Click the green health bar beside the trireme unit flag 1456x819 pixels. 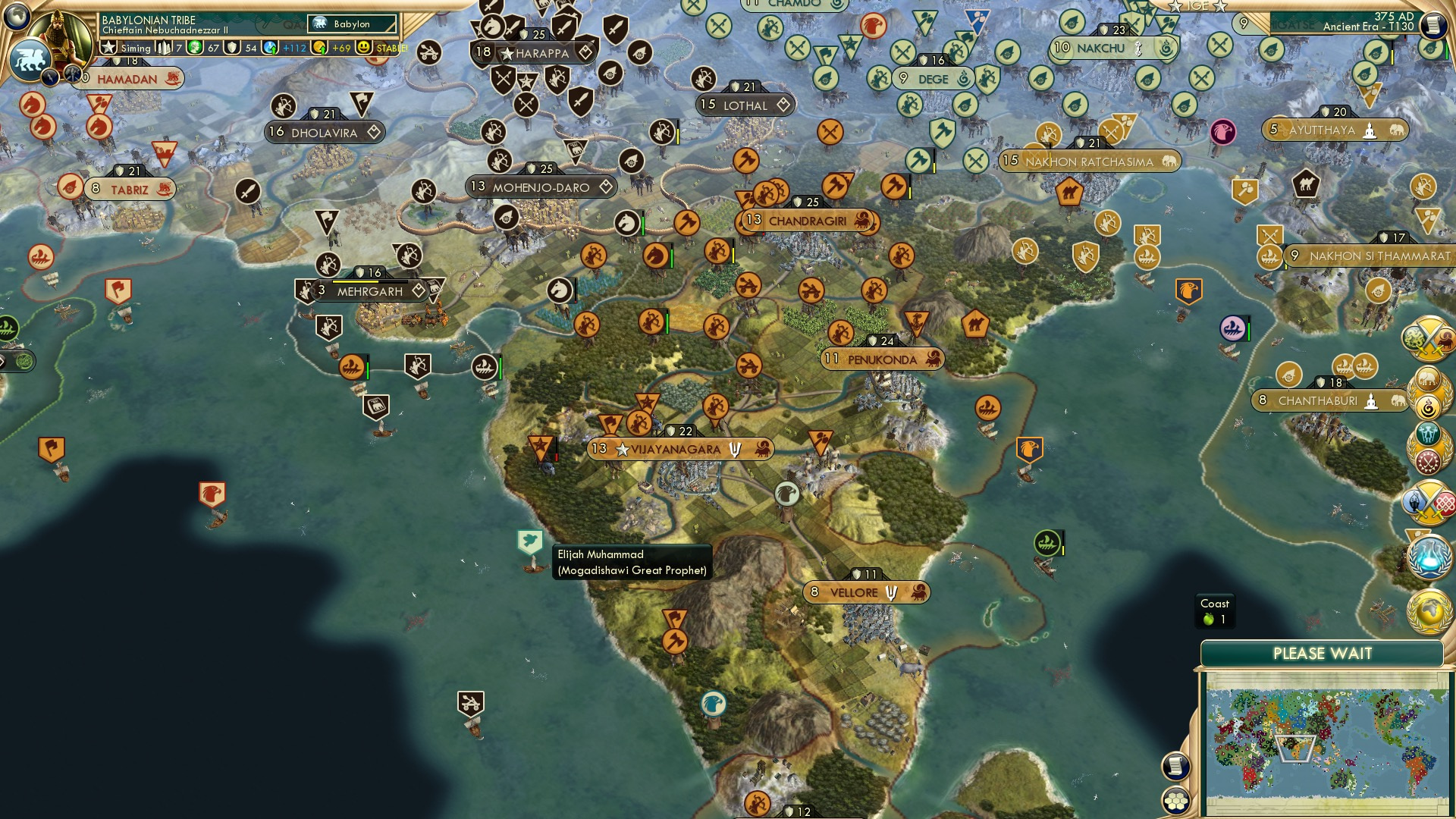click(366, 370)
